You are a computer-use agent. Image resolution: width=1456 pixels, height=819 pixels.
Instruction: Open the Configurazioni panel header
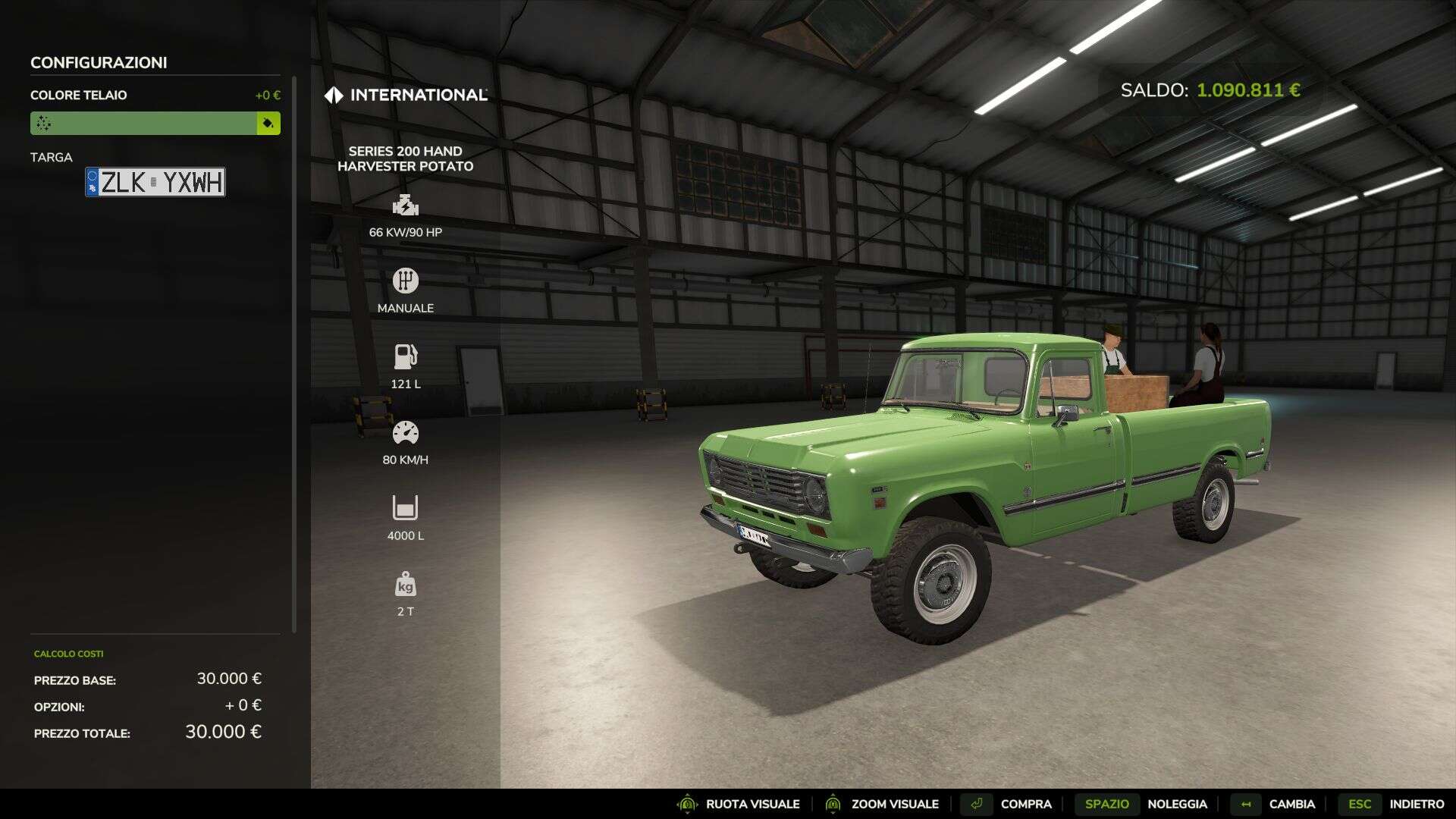[100, 63]
